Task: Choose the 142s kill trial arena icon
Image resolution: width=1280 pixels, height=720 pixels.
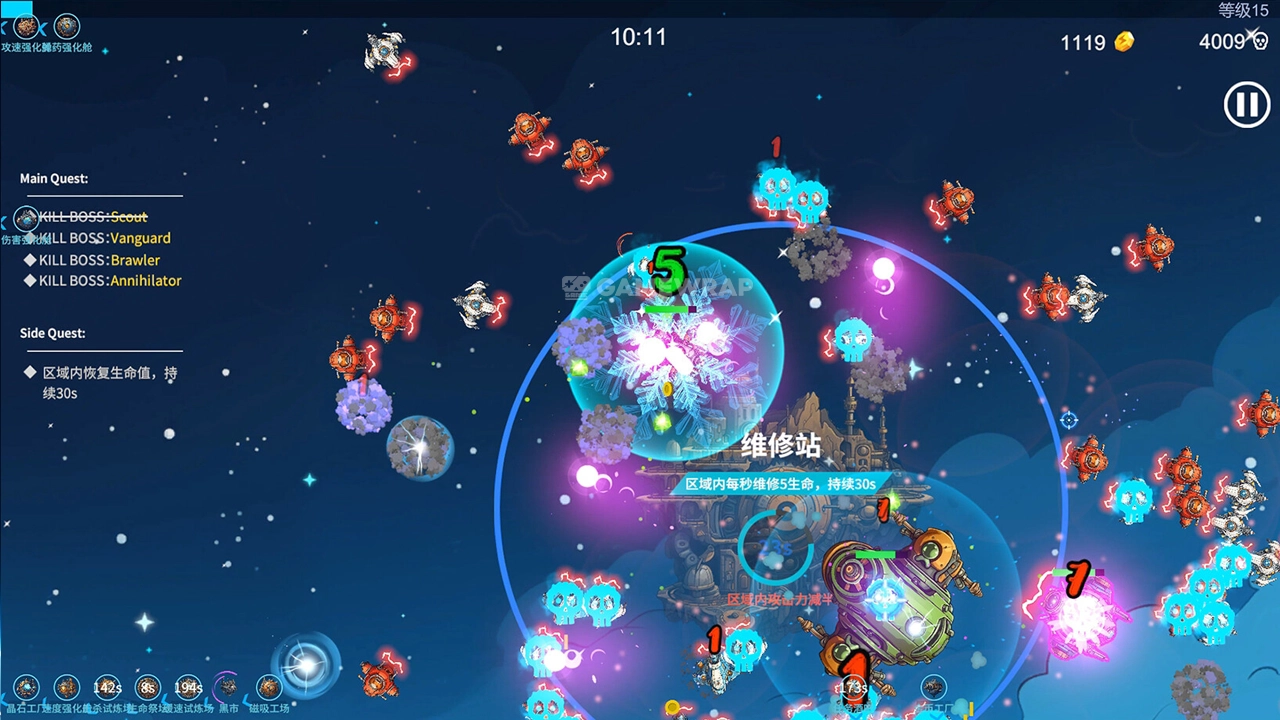Action: pos(107,687)
